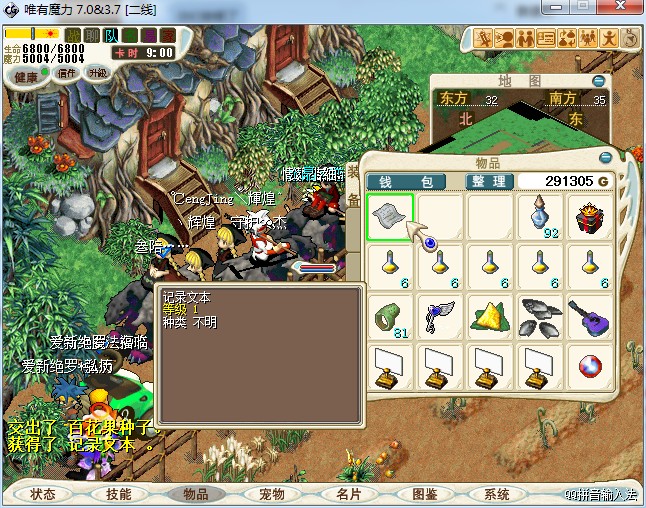Click the 整理 sort button in inventory
Screen dimensions: 646x508
tap(490, 181)
